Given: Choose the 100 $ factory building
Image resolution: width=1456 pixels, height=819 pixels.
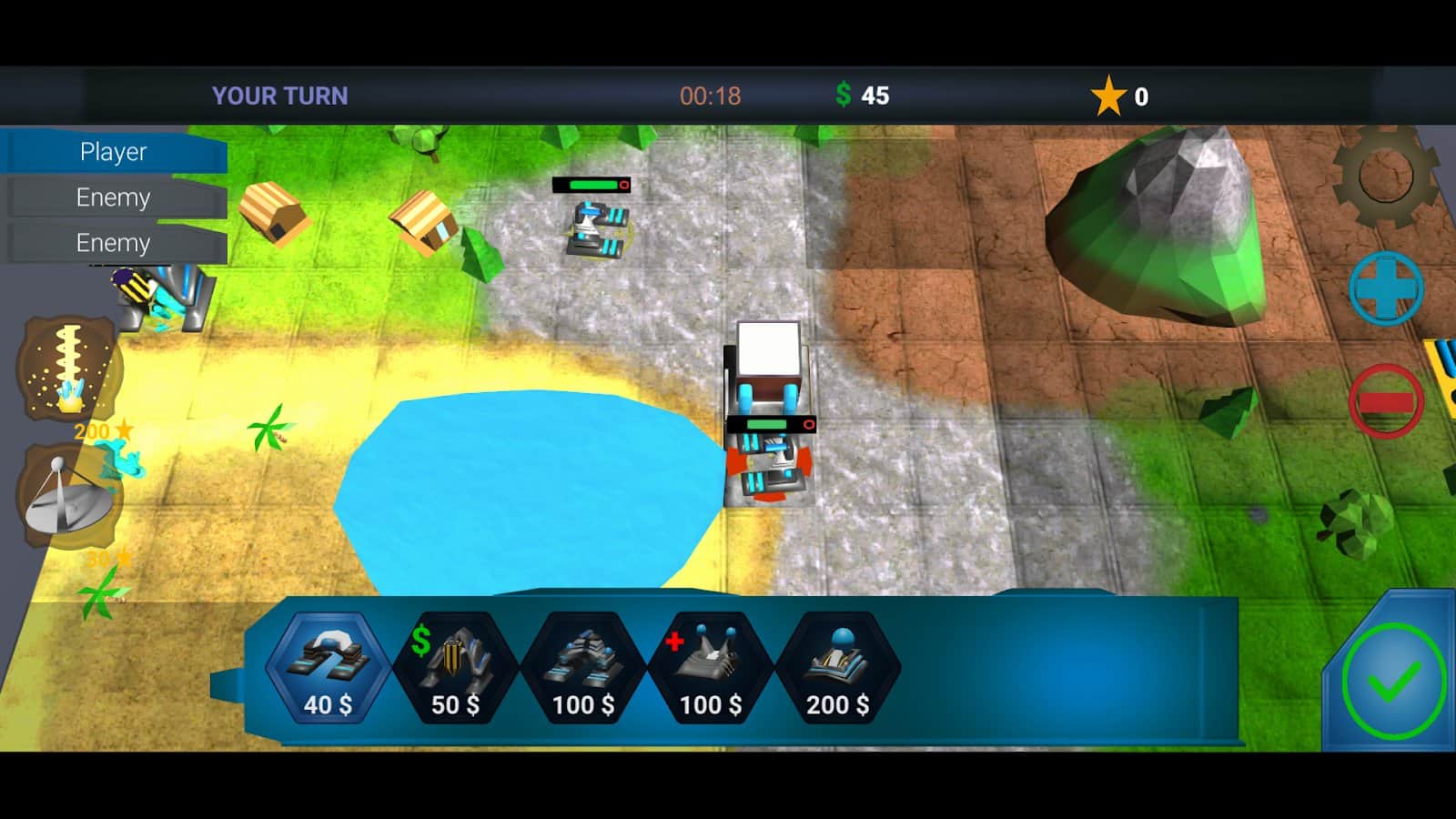Looking at the screenshot, I should [x=582, y=669].
